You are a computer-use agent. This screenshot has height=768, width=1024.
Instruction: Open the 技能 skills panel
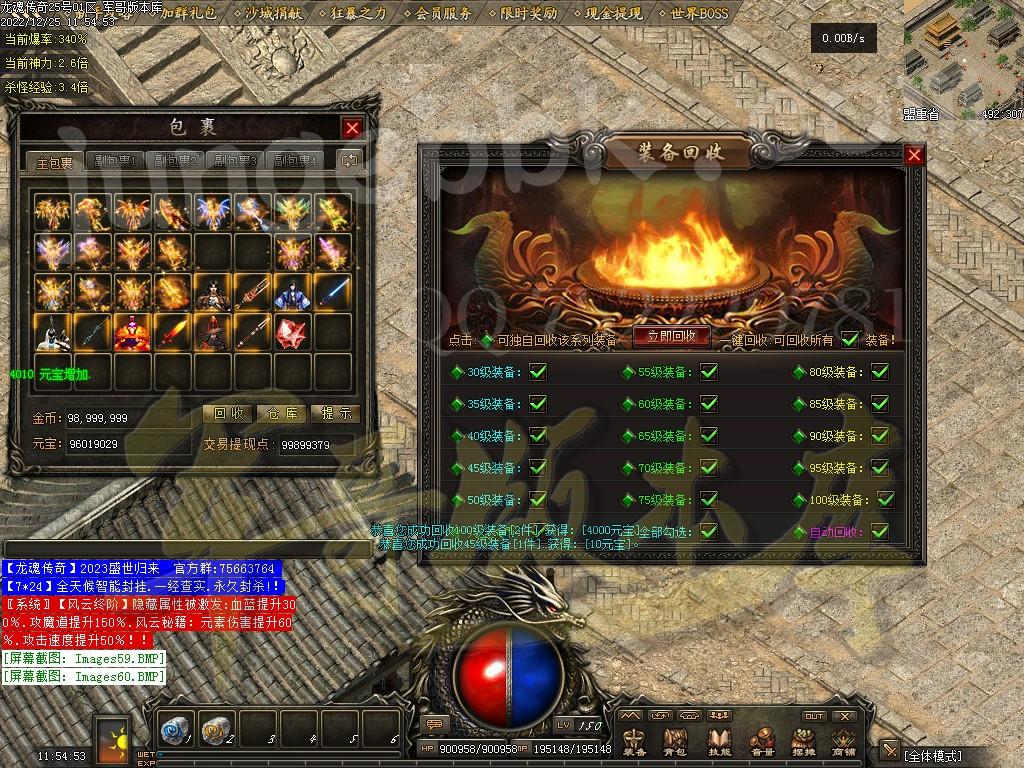720,740
